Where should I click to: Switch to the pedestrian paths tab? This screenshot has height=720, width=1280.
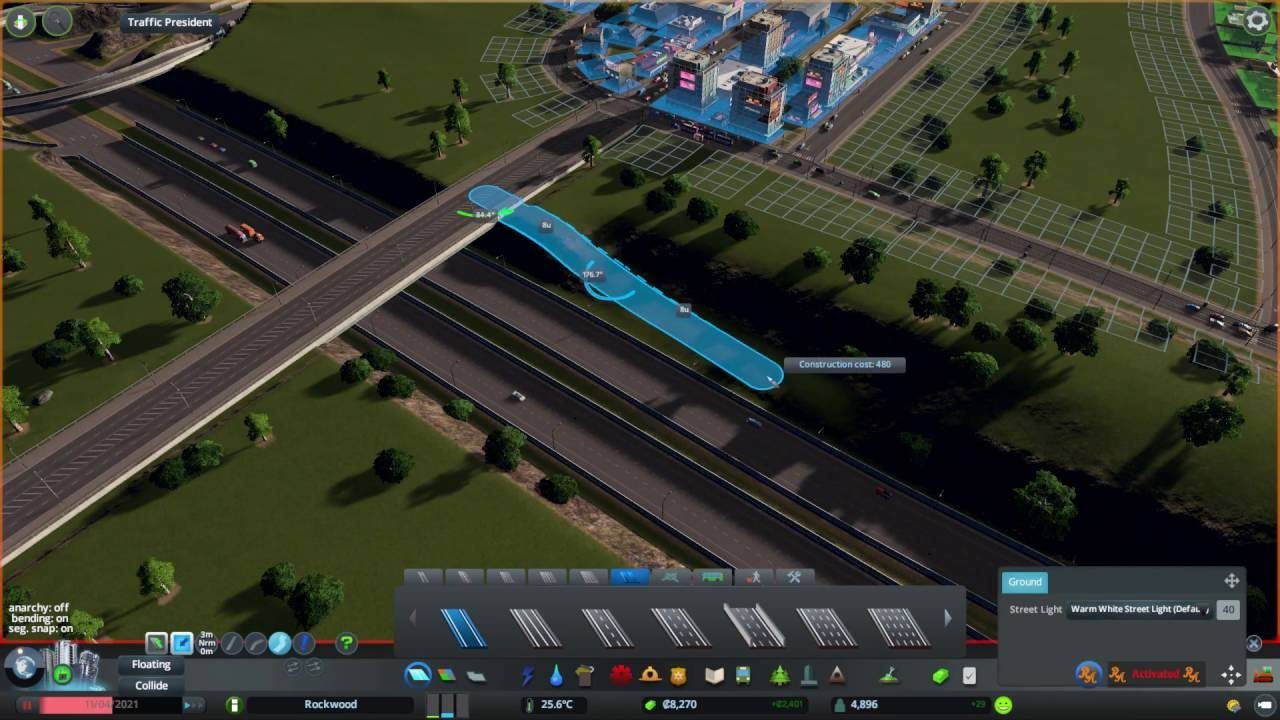coord(756,577)
